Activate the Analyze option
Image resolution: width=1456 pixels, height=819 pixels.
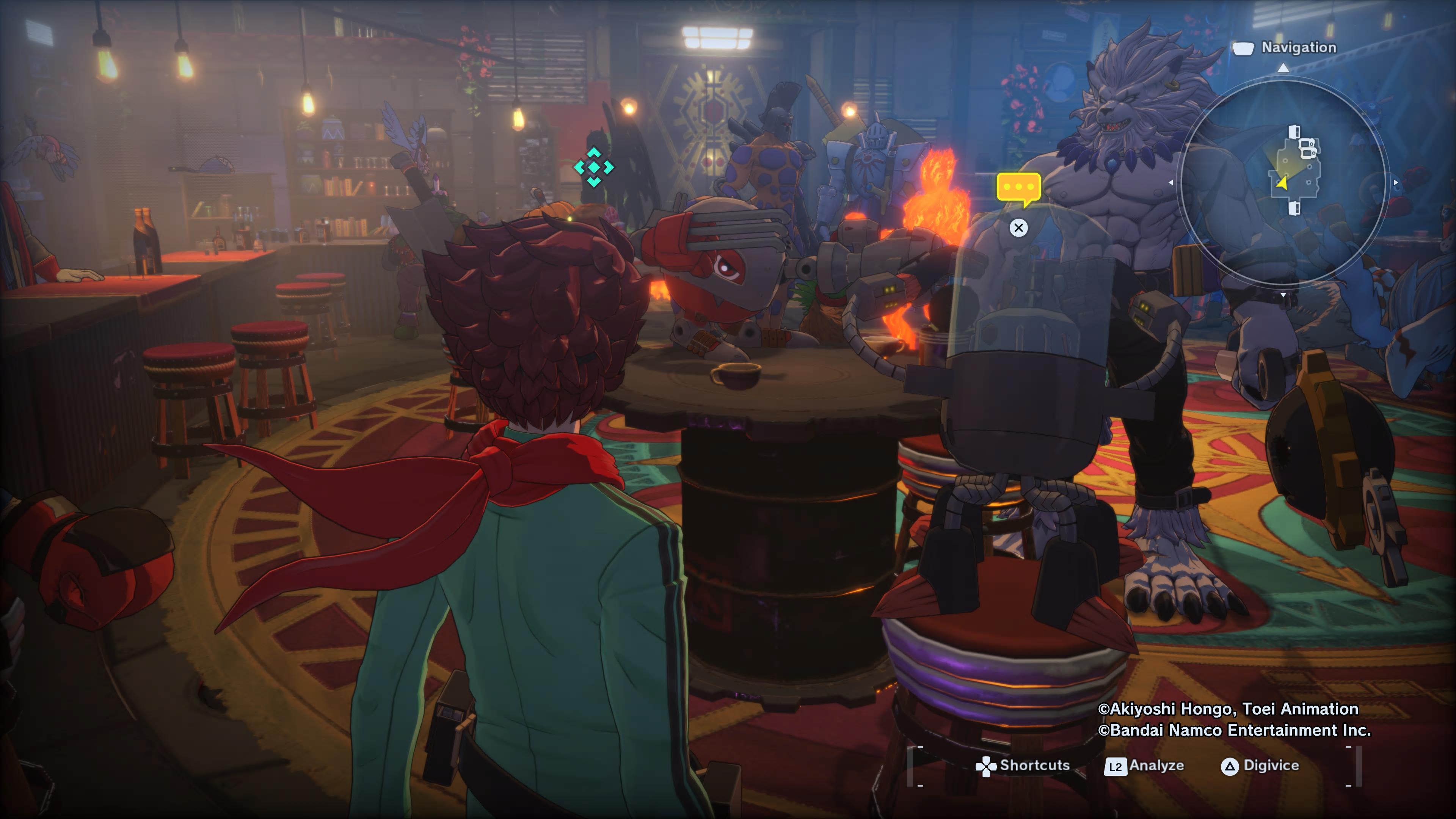coord(1145,765)
